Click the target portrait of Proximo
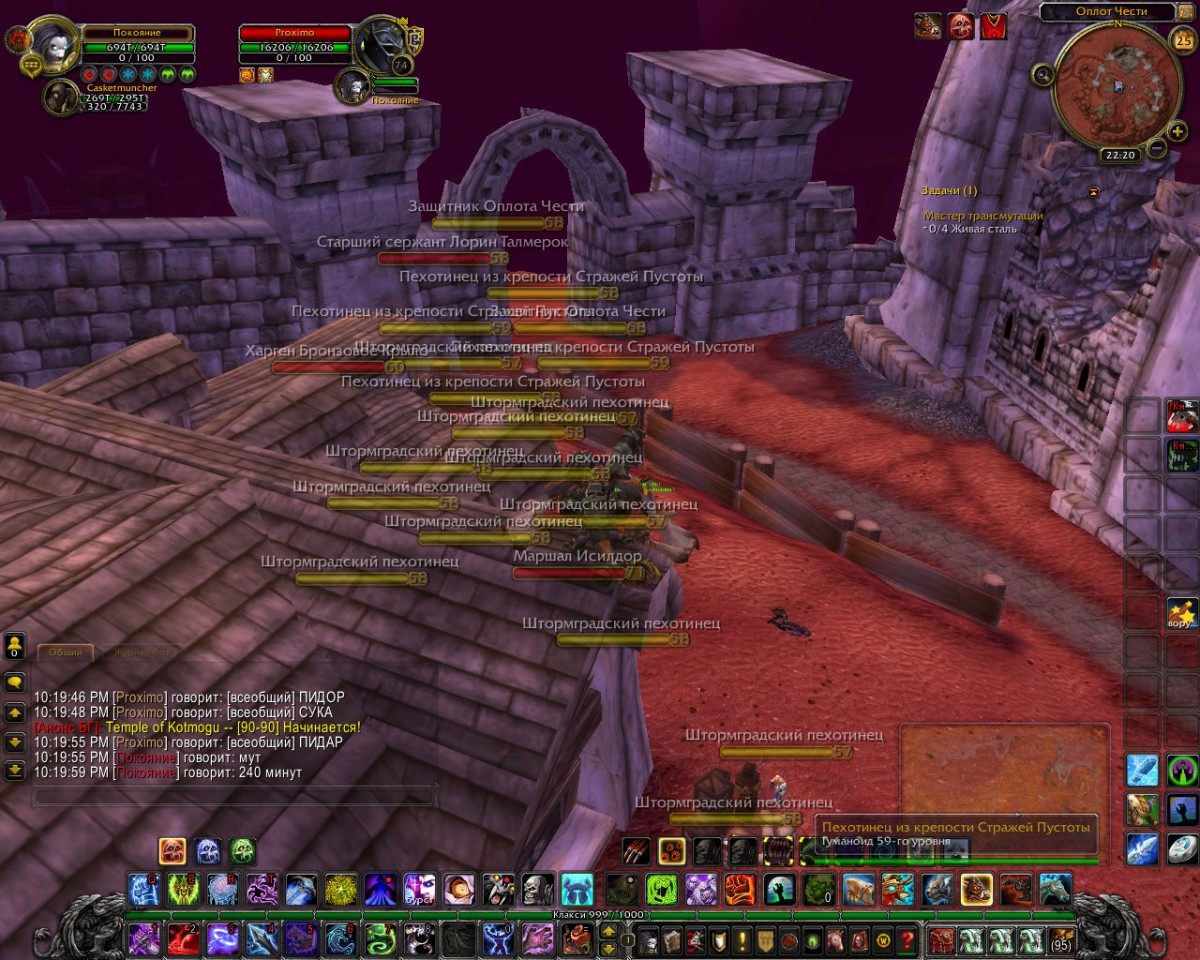Screen dimensions: 1200x960 pyautogui.click(x=380, y=43)
